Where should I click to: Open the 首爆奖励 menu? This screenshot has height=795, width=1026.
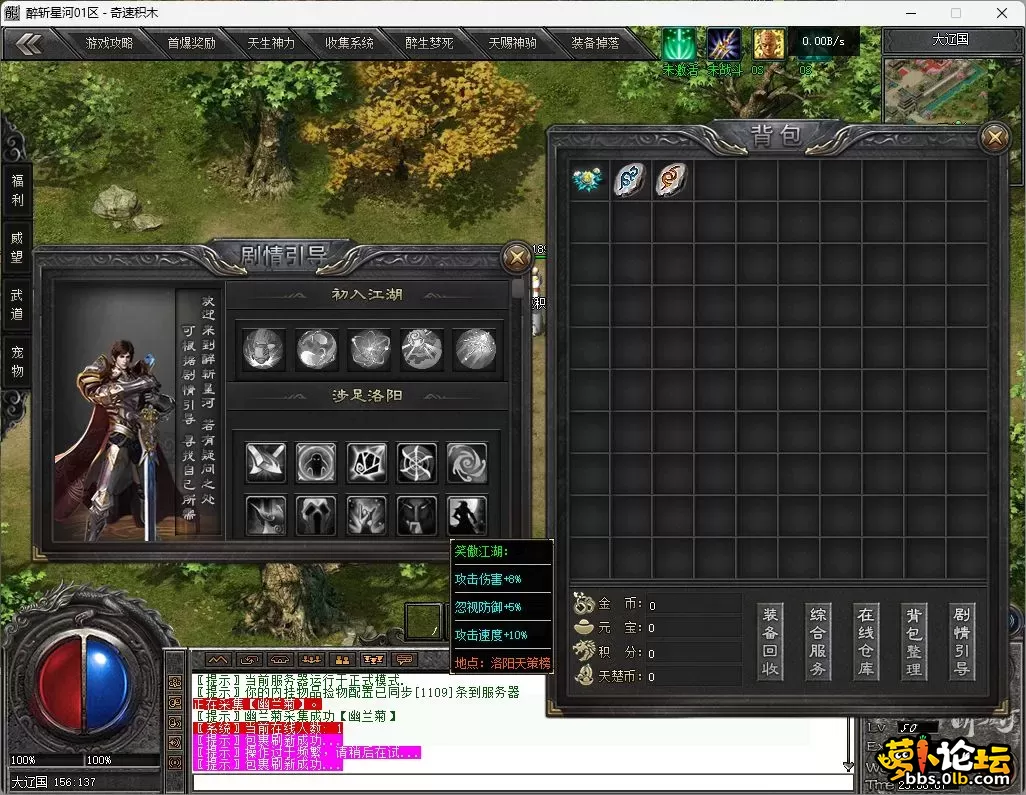[191, 43]
